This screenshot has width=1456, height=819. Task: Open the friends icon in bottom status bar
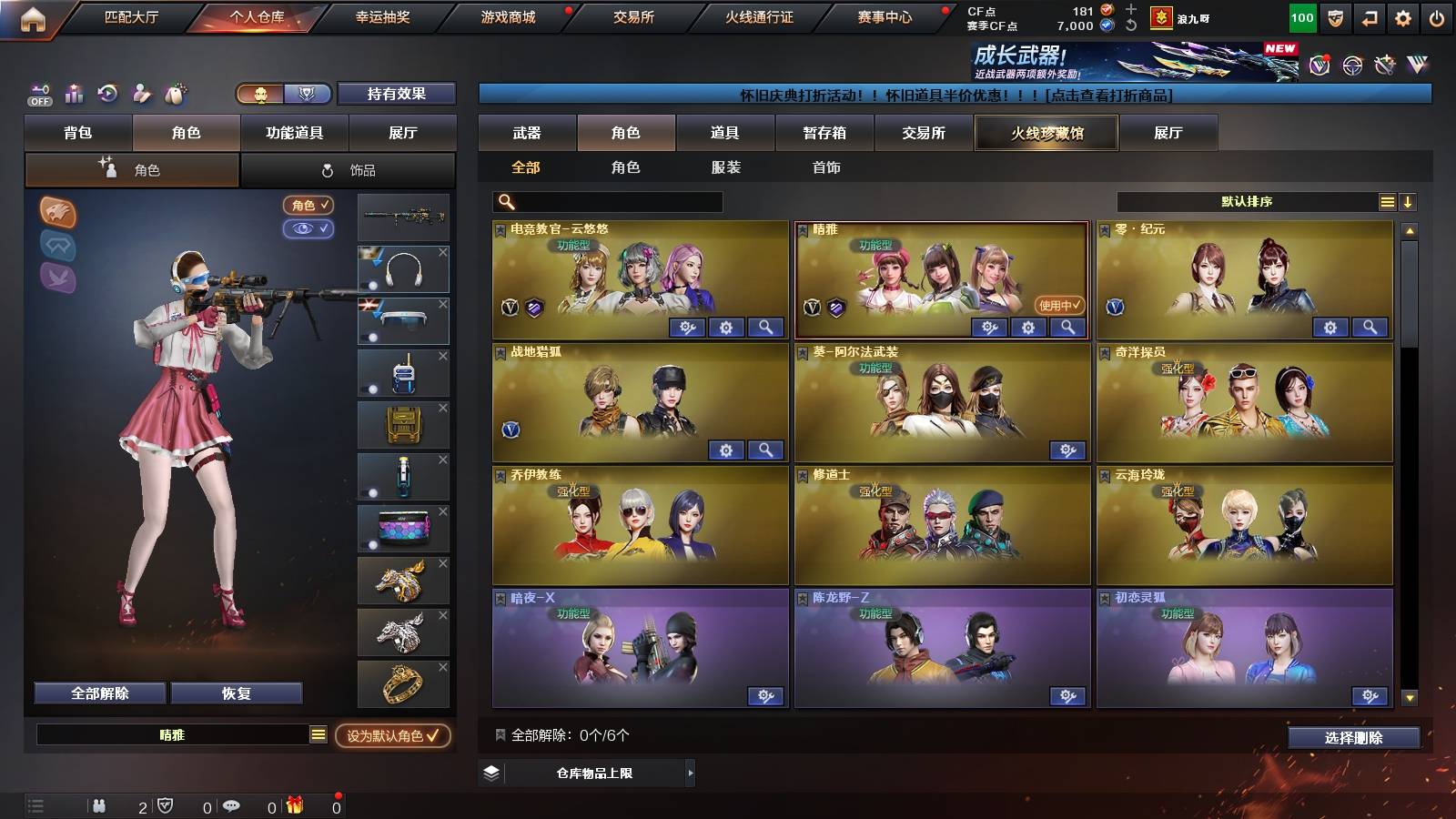point(100,805)
